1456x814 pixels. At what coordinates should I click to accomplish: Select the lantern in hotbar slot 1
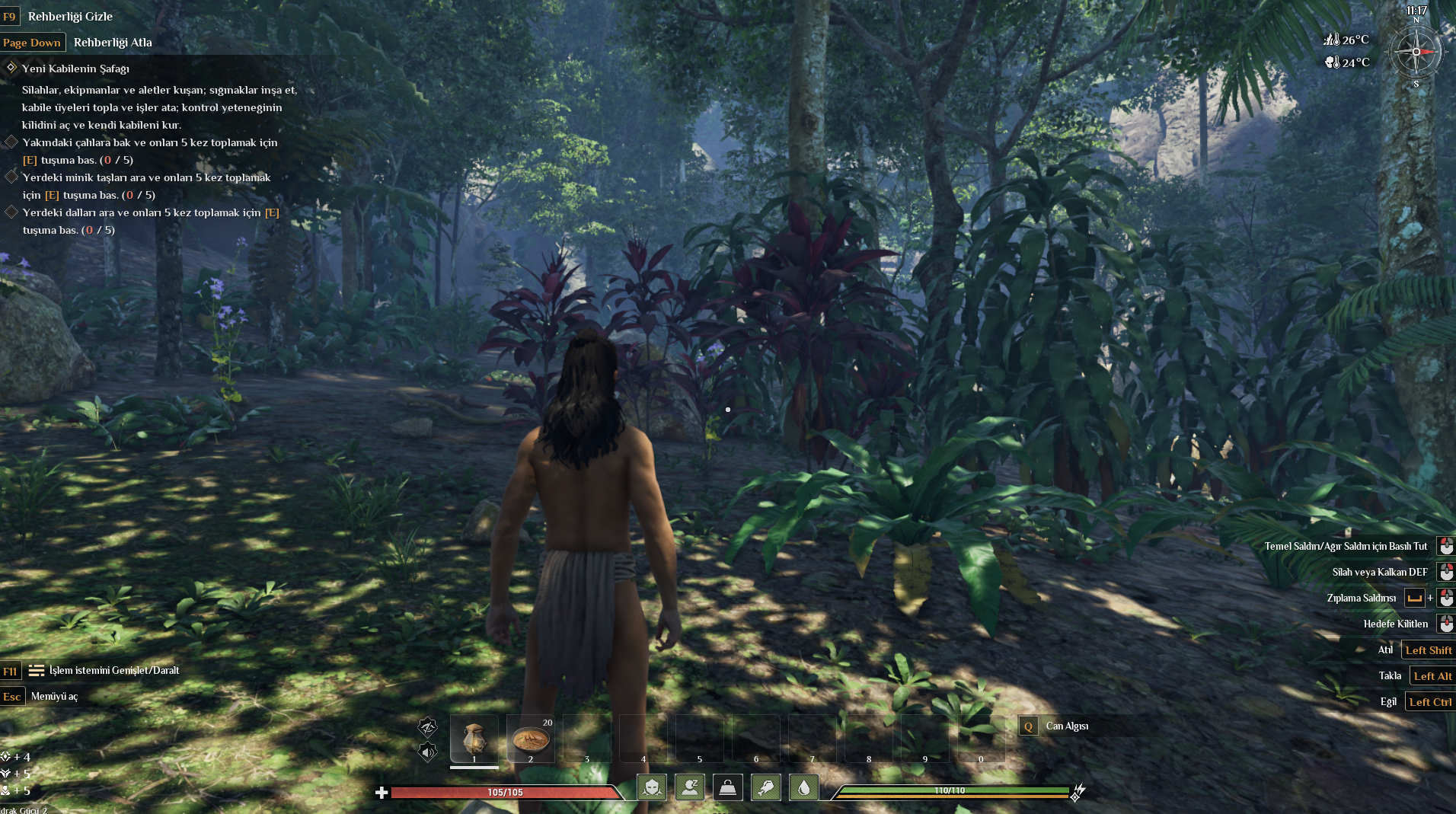coord(474,739)
